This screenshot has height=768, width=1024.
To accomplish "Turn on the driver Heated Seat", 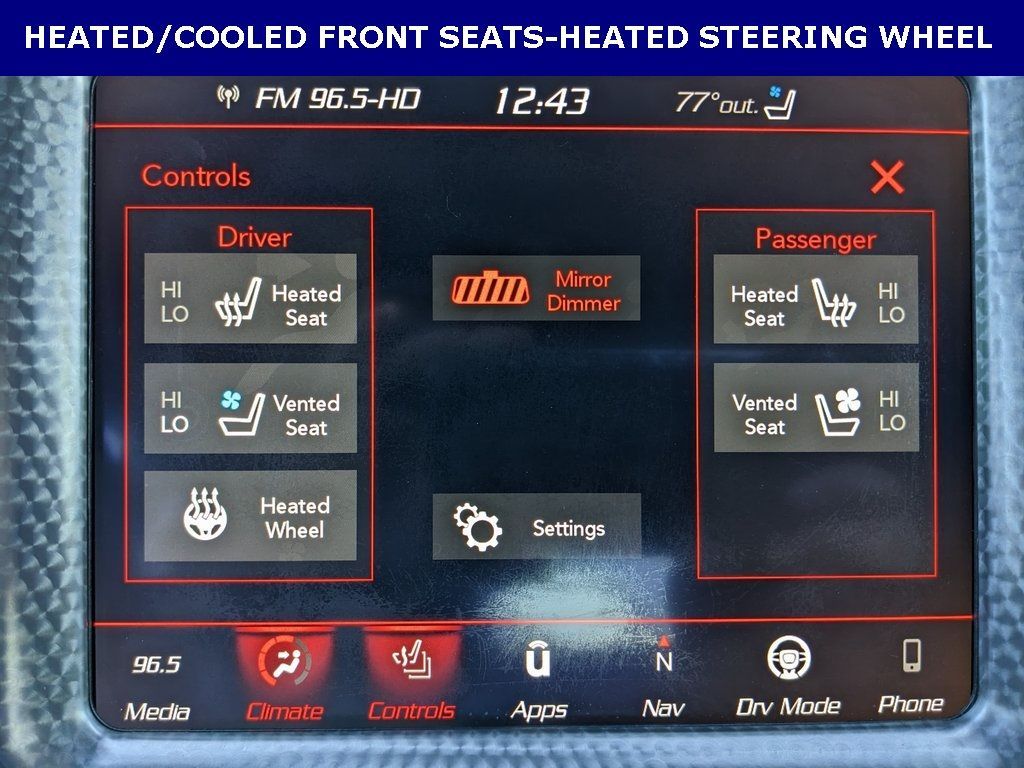I will click(250, 299).
